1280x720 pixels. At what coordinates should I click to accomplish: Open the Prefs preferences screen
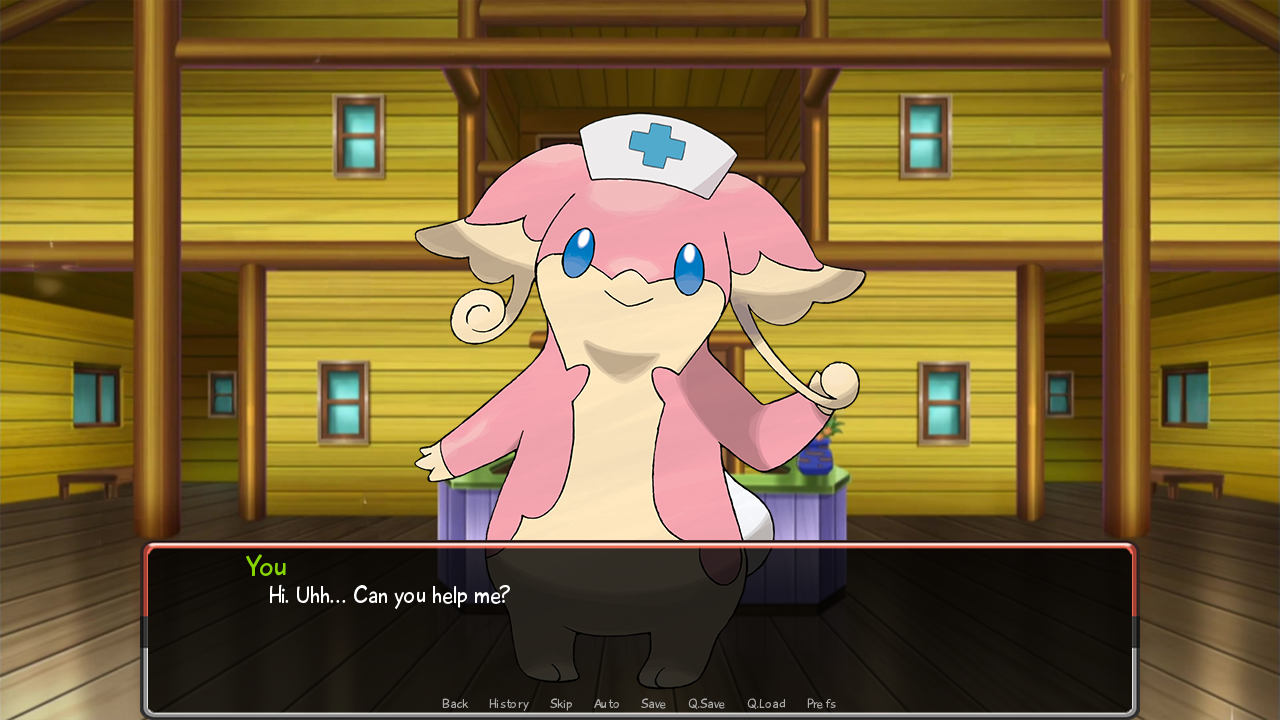(x=821, y=703)
